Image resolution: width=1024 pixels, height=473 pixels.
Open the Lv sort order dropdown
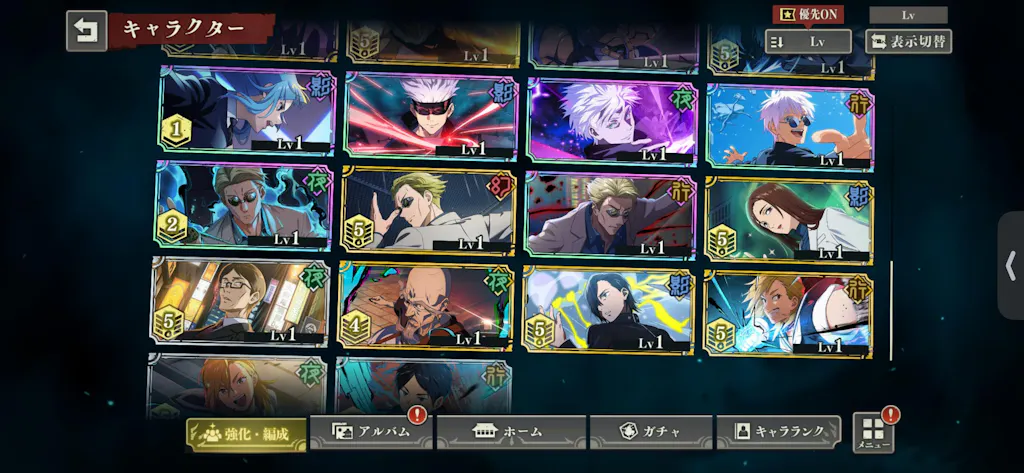(808, 42)
